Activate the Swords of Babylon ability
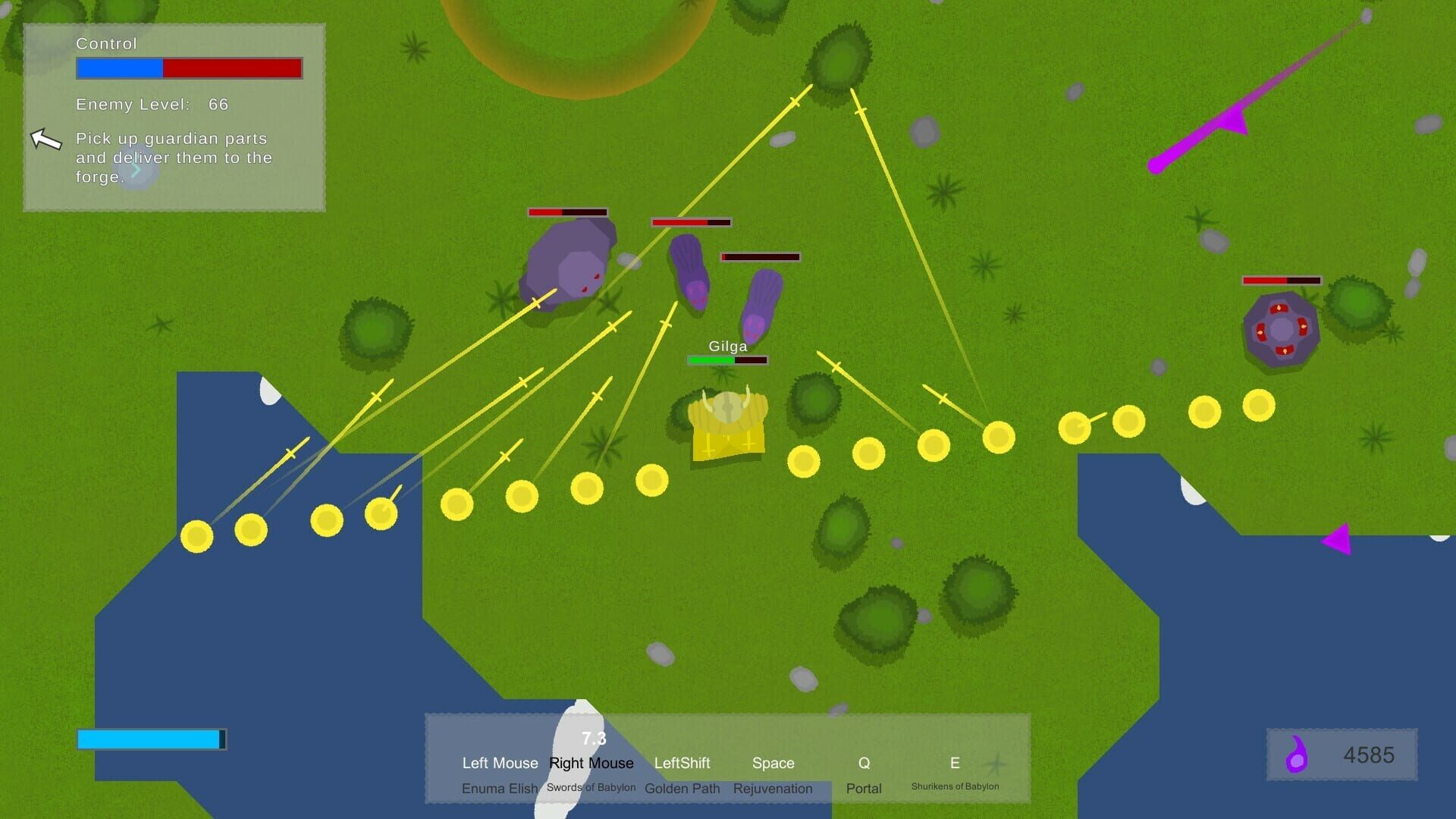 tap(591, 787)
